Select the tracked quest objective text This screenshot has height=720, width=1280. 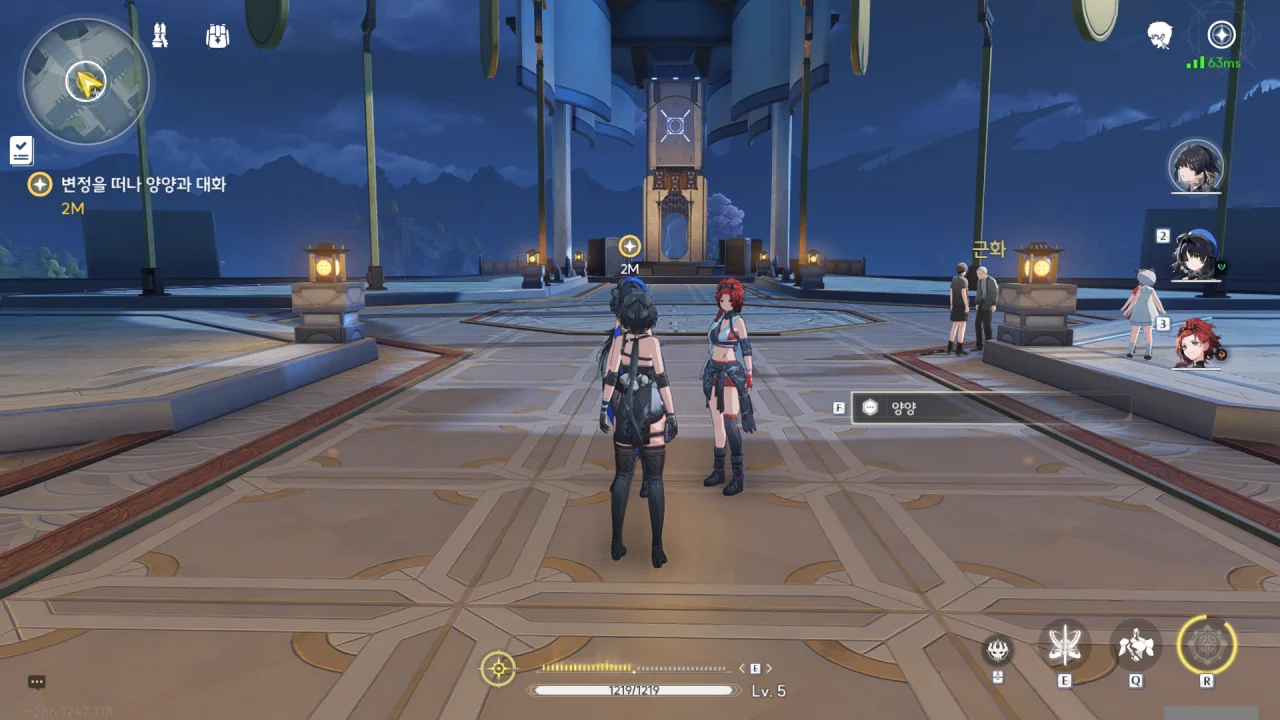coord(143,185)
